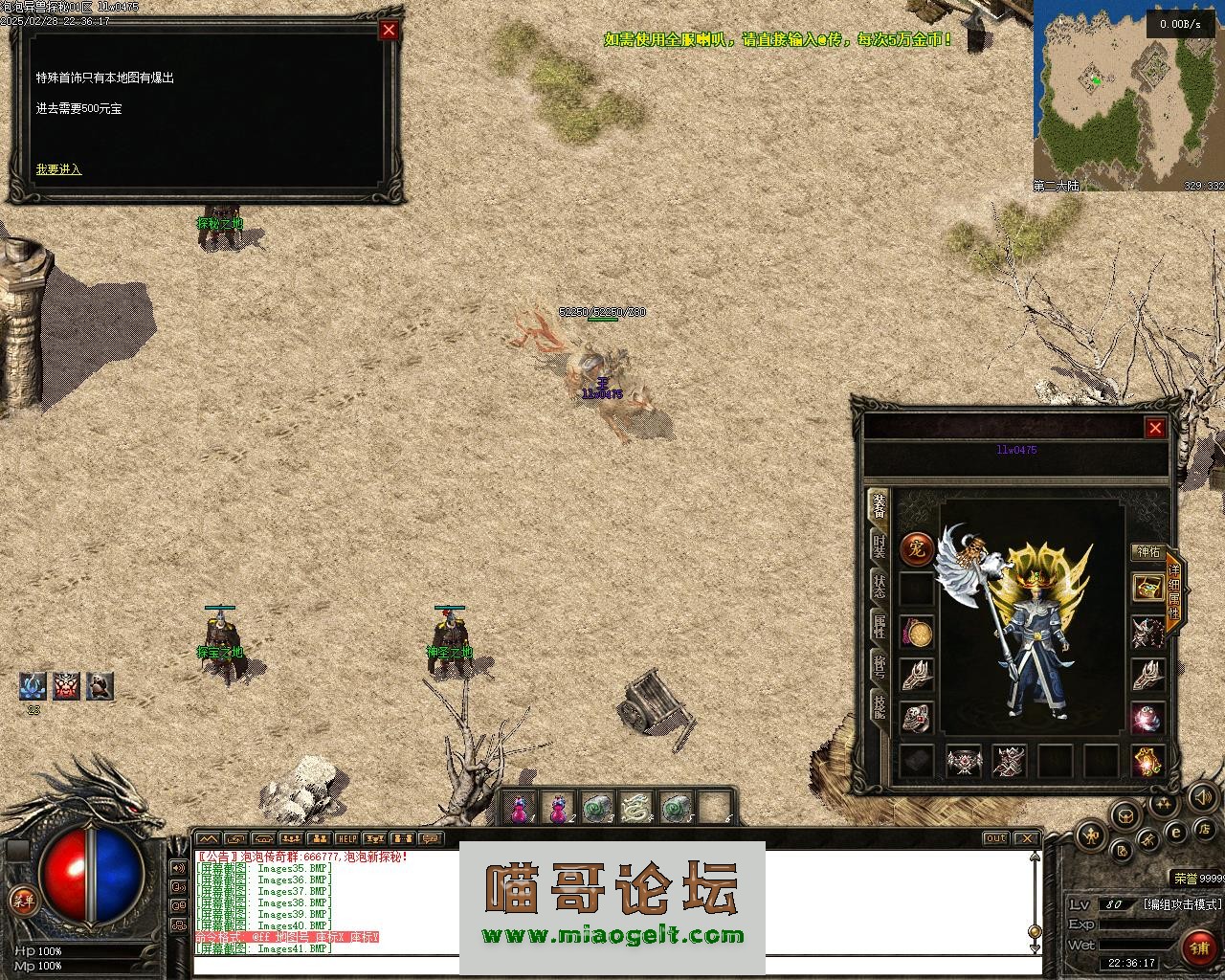The image size is (1225, 980).
Task: Switch to the 时装 tab
Action: click(878, 546)
